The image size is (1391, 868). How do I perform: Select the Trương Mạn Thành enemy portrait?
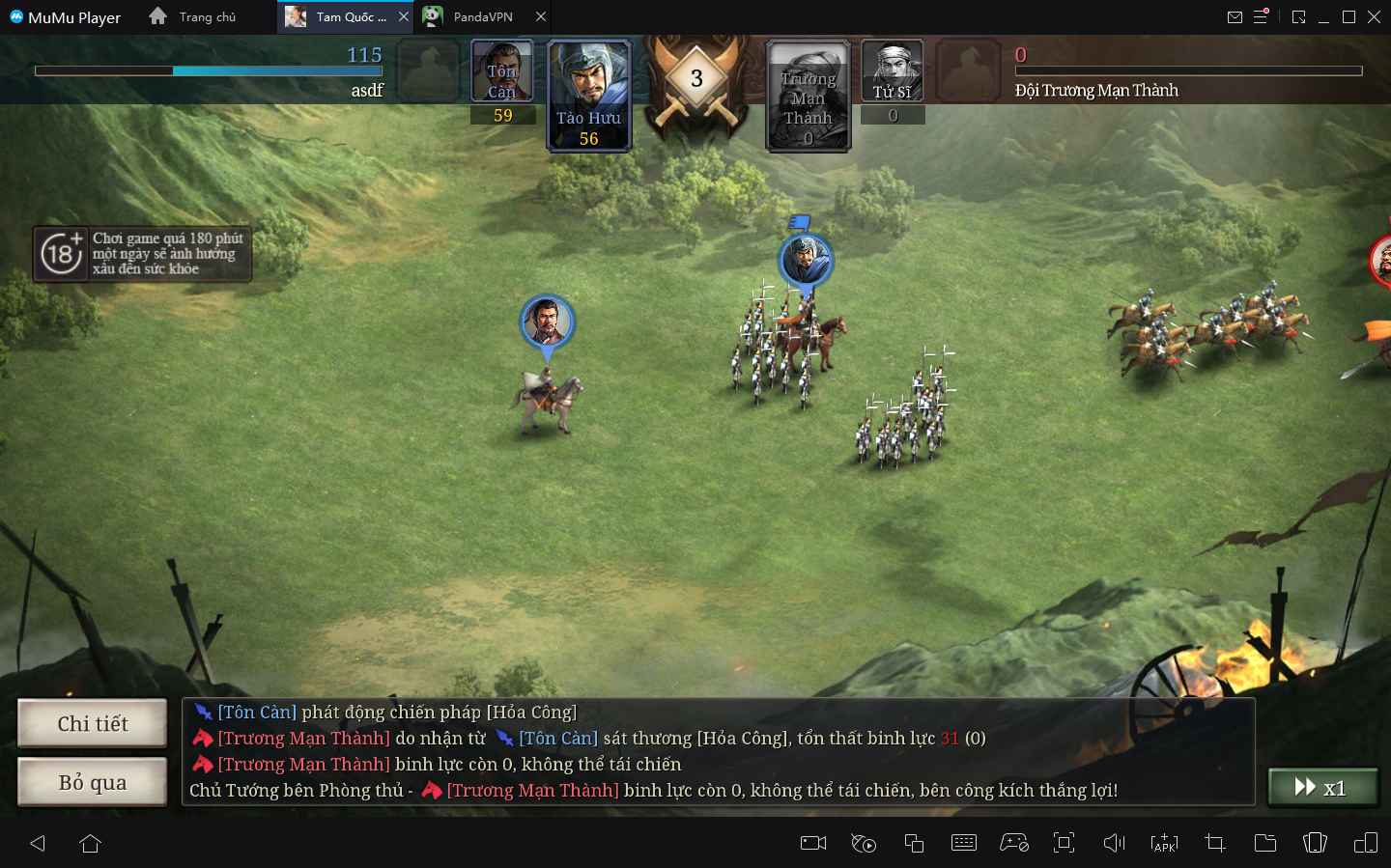[x=808, y=95]
